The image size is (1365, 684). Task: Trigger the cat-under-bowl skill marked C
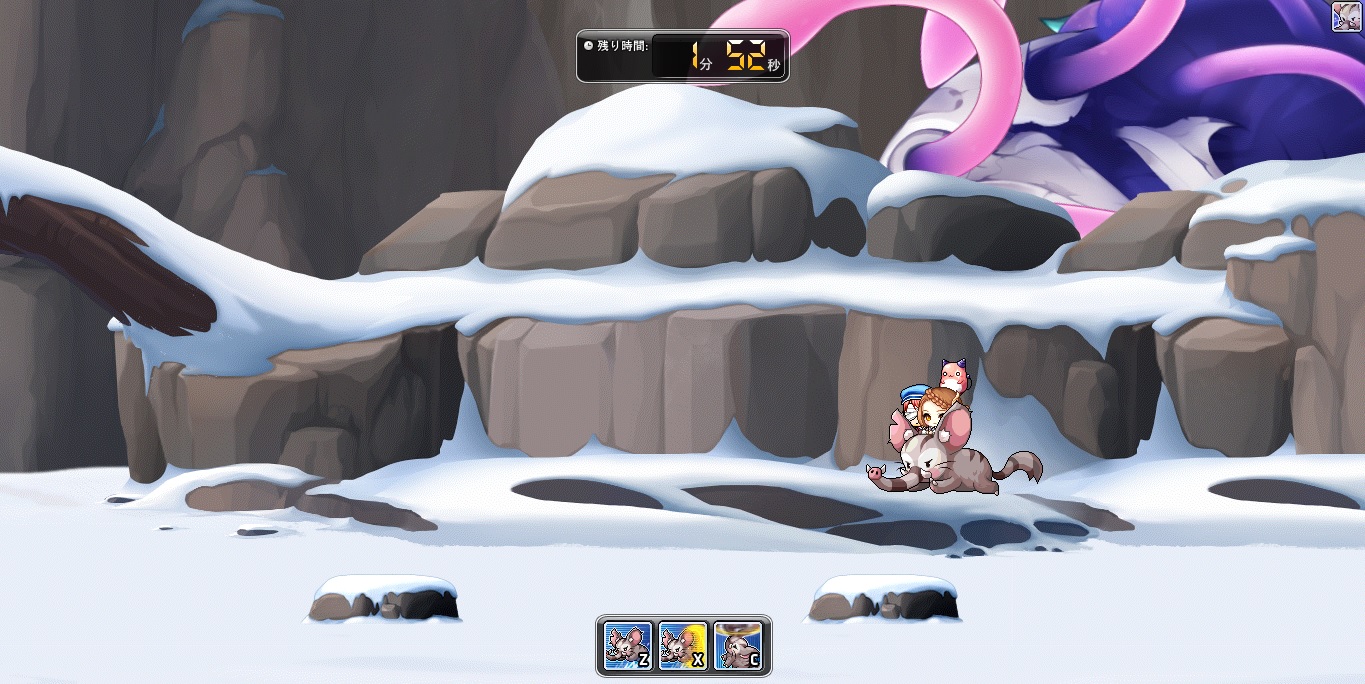click(739, 645)
